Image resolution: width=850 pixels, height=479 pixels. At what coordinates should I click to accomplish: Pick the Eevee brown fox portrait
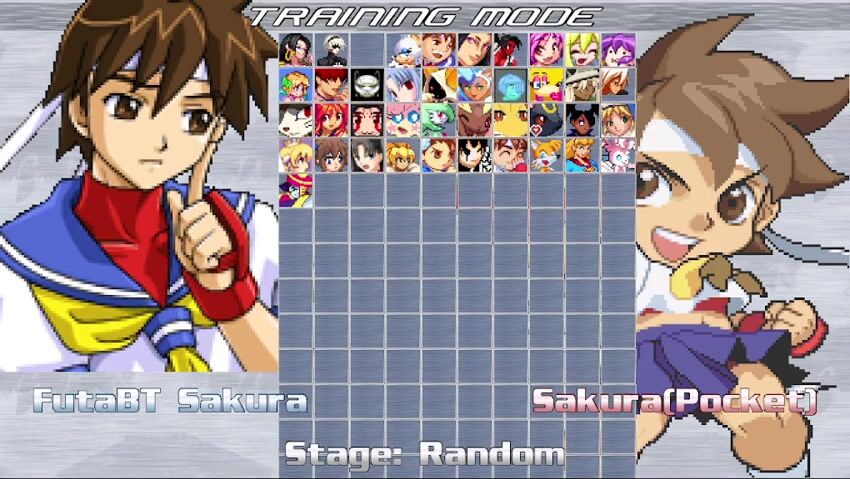475,119
